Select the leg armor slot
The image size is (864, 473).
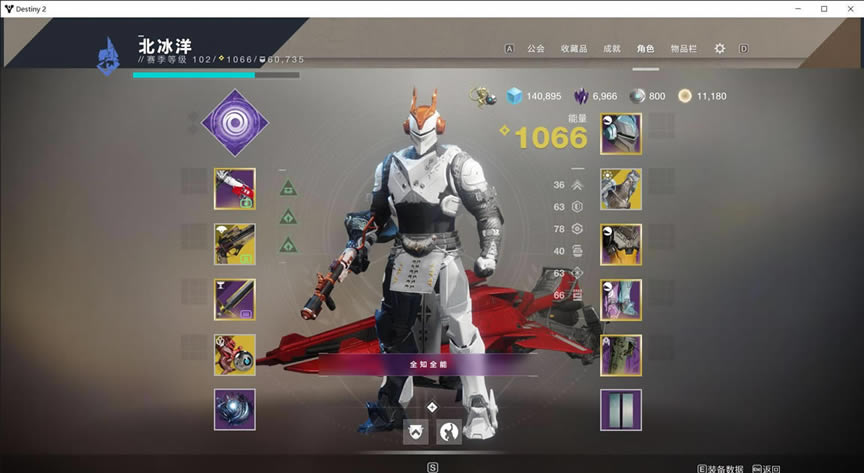pos(620,299)
